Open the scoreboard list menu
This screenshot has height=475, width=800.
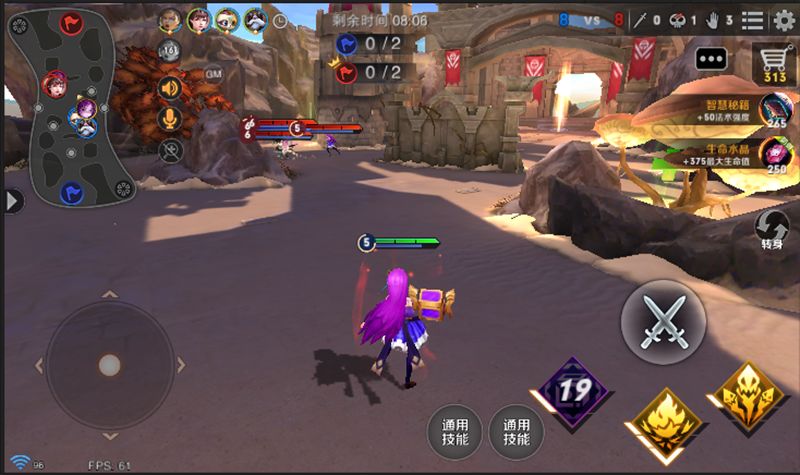coord(752,20)
